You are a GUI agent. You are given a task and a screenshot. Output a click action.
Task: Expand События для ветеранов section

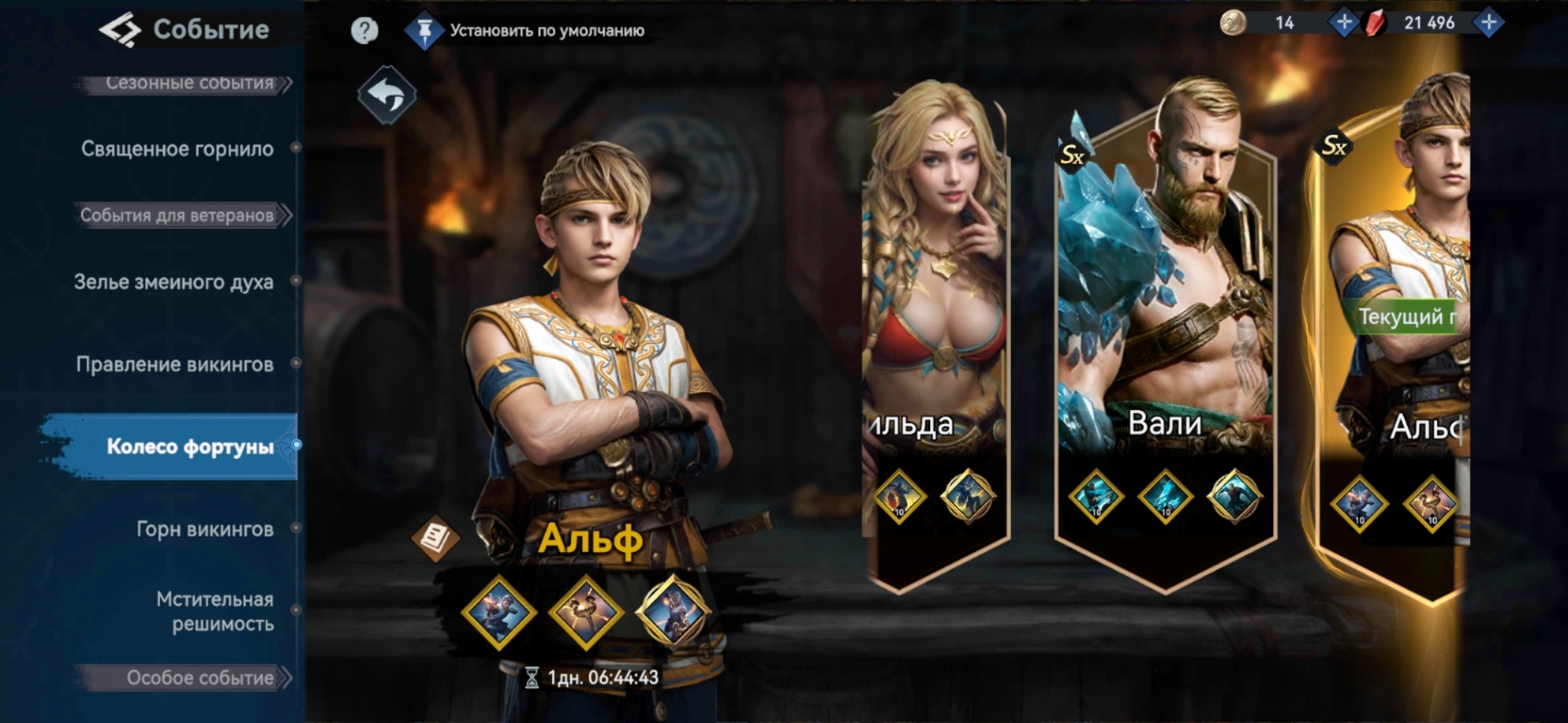click(177, 215)
